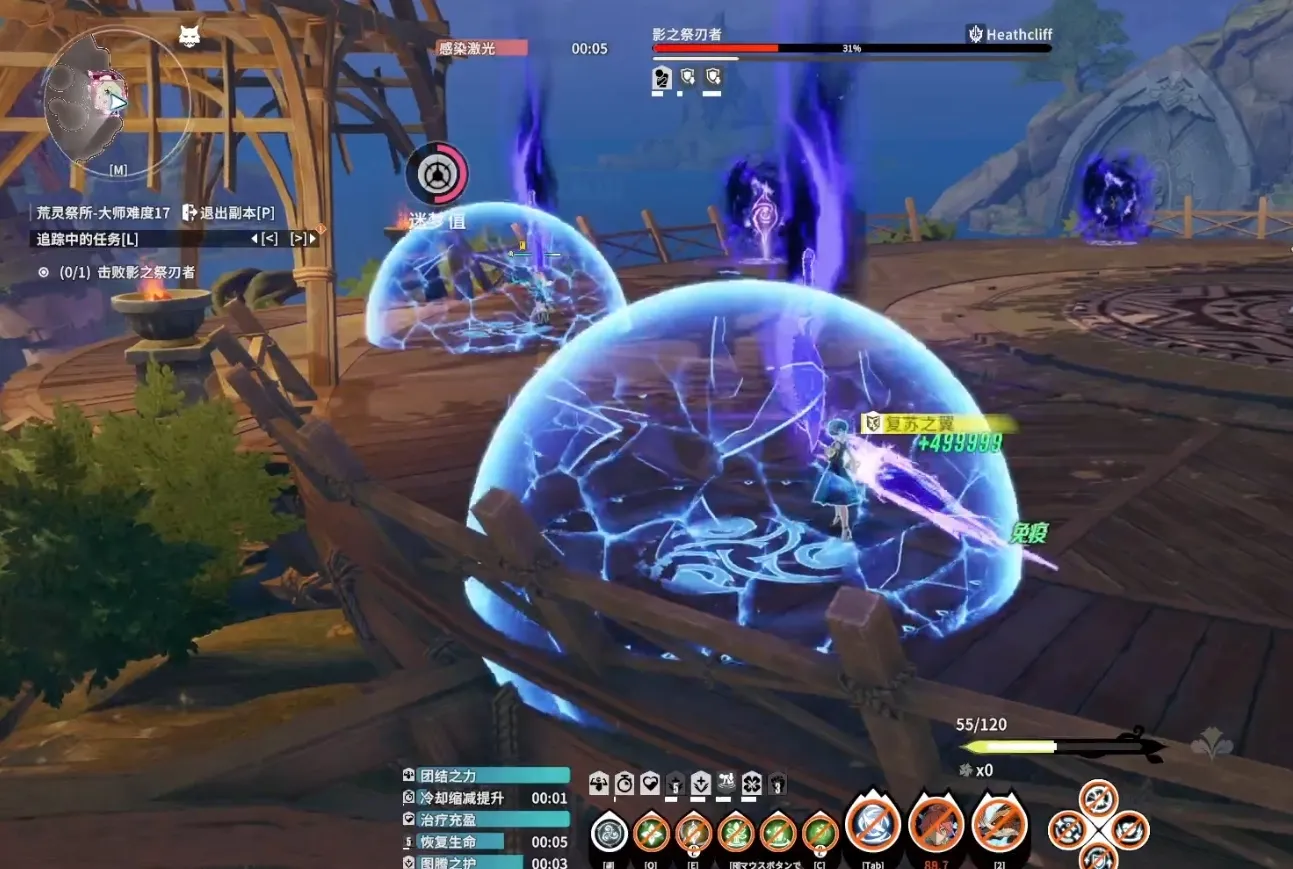Activate the red-haired character skill icon
The width and height of the screenshot is (1293, 869).
pyautogui.click(x=937, y=825)
